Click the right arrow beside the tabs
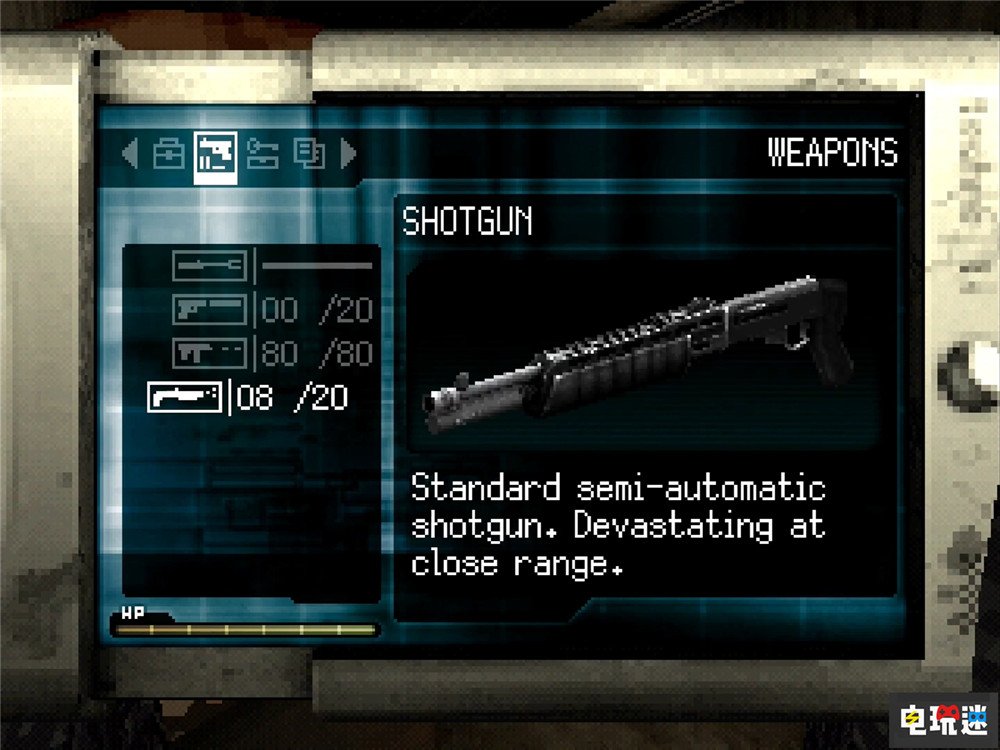This screenshot has height=750, width=1000. coord(348,154)
